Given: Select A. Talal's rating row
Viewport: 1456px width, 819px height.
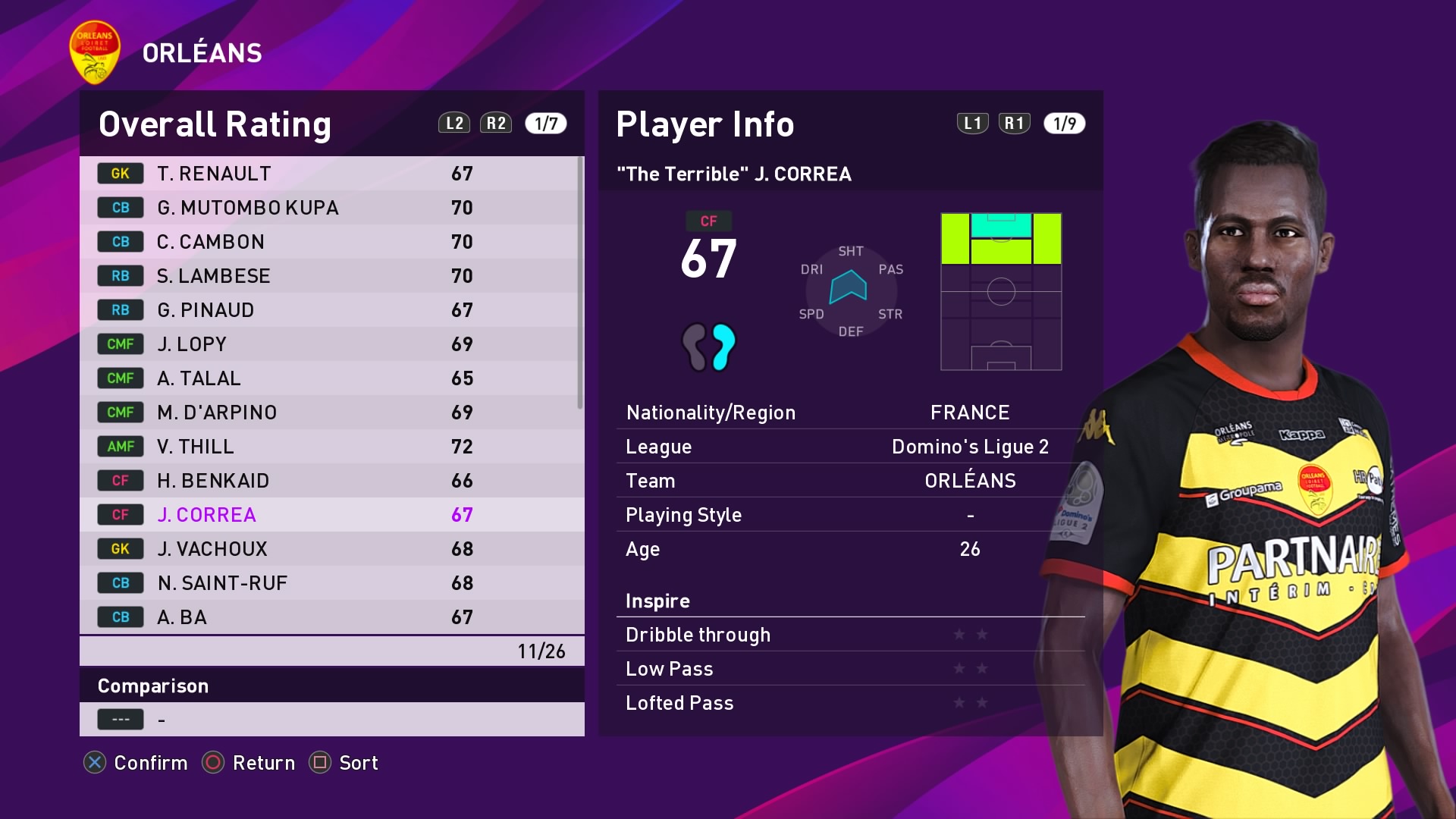Looking at the screenshot, I should pyautogui.click(x=331, y=378).
